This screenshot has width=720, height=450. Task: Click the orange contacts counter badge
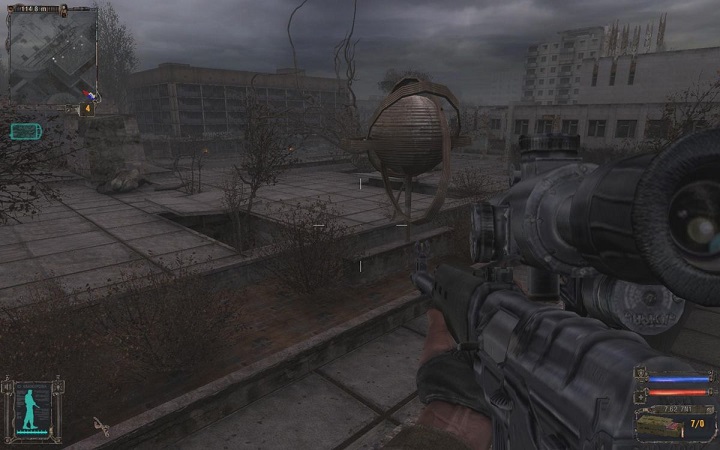click(88, 107)
